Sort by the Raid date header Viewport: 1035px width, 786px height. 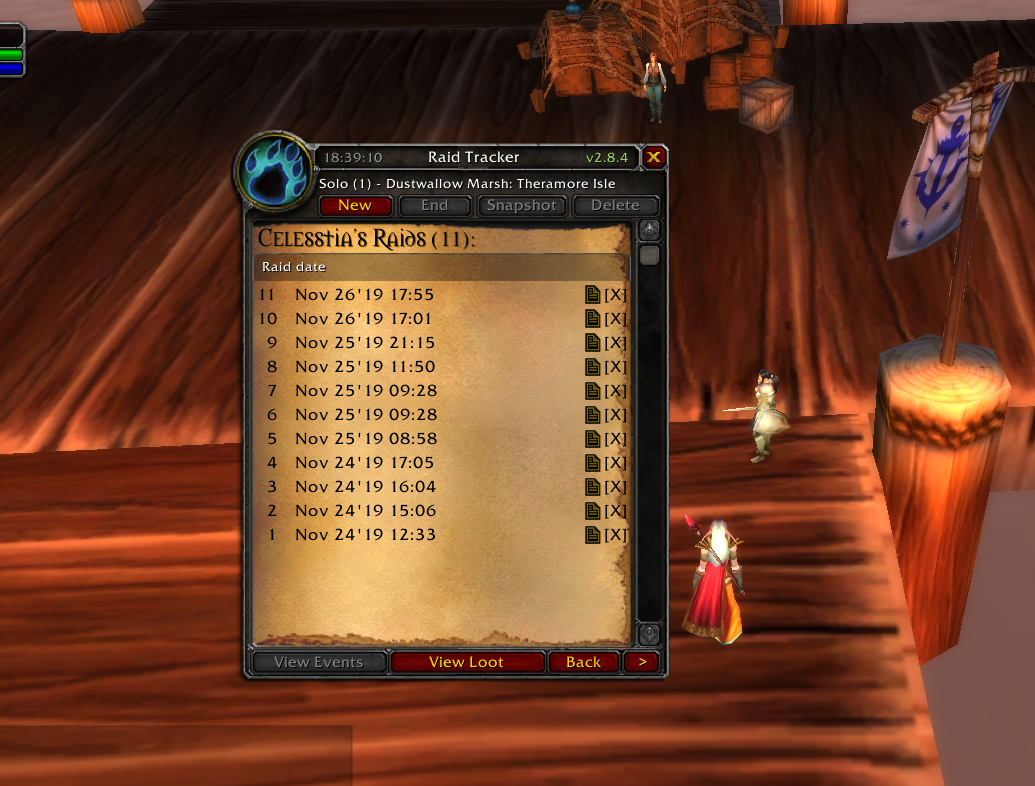click(294, 267)
